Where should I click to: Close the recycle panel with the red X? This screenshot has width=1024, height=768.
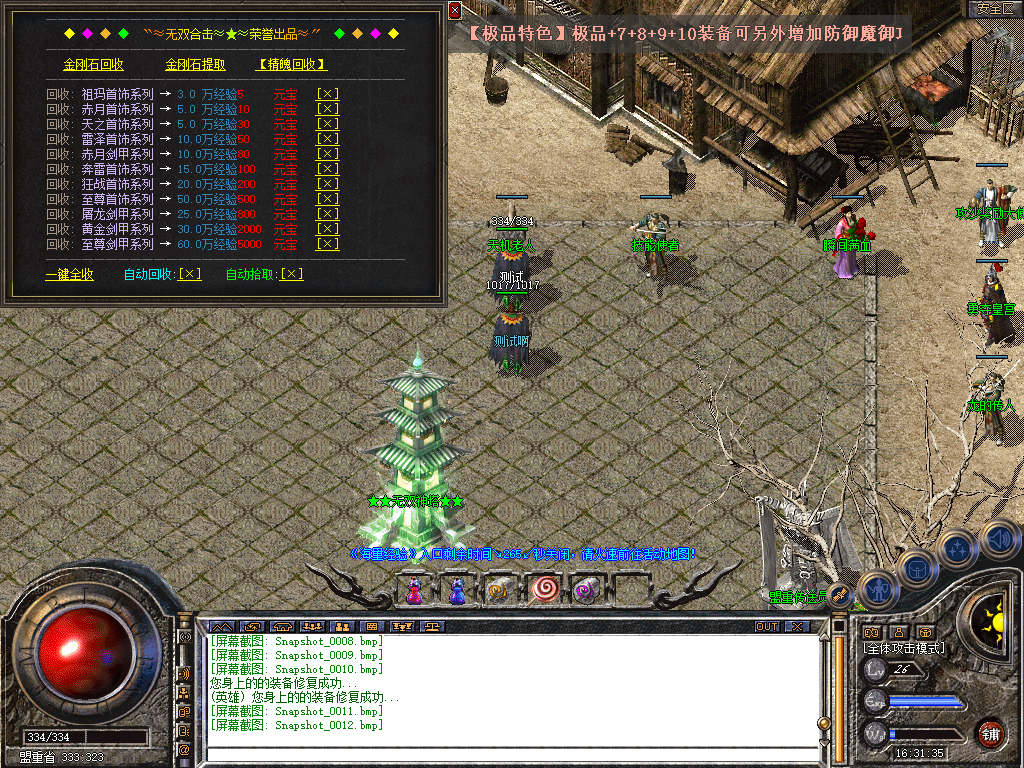455,10
